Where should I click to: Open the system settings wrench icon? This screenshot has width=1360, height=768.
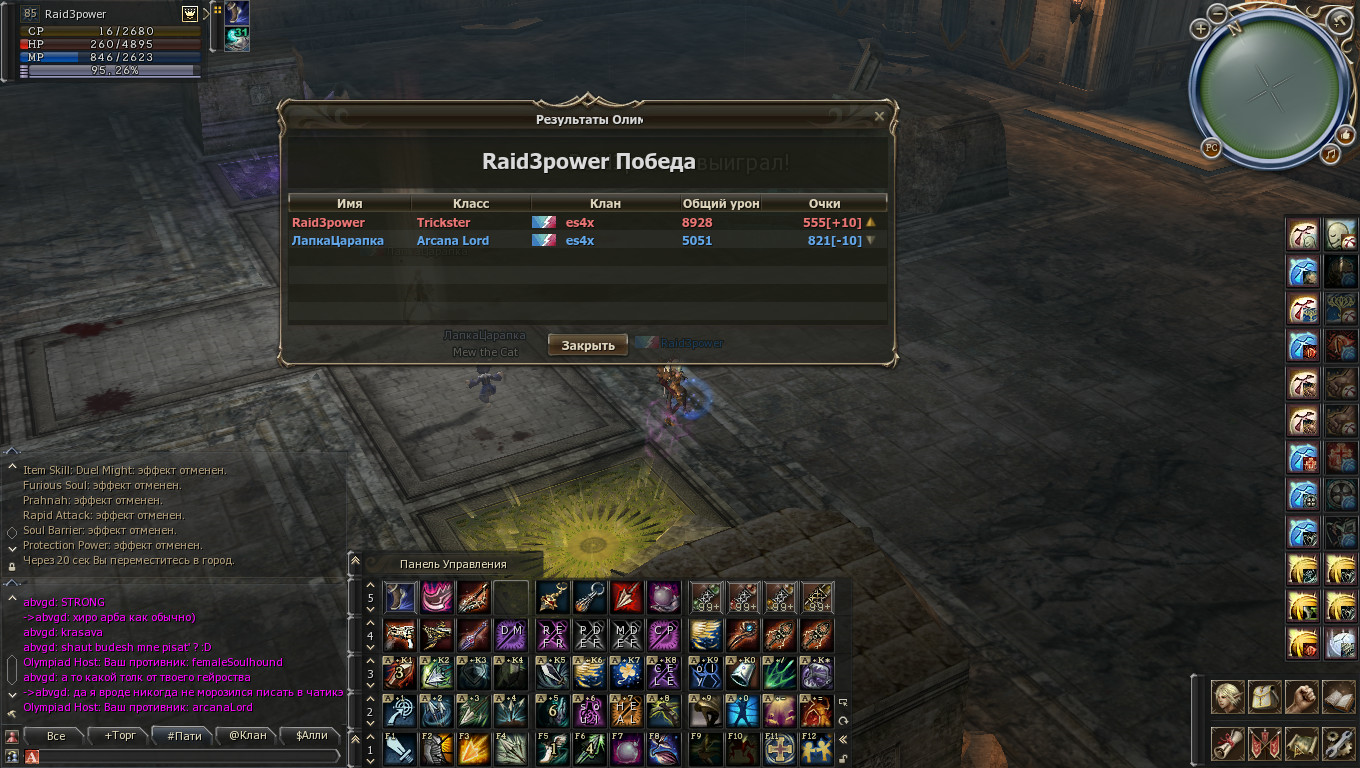[x=1338, y=743]
